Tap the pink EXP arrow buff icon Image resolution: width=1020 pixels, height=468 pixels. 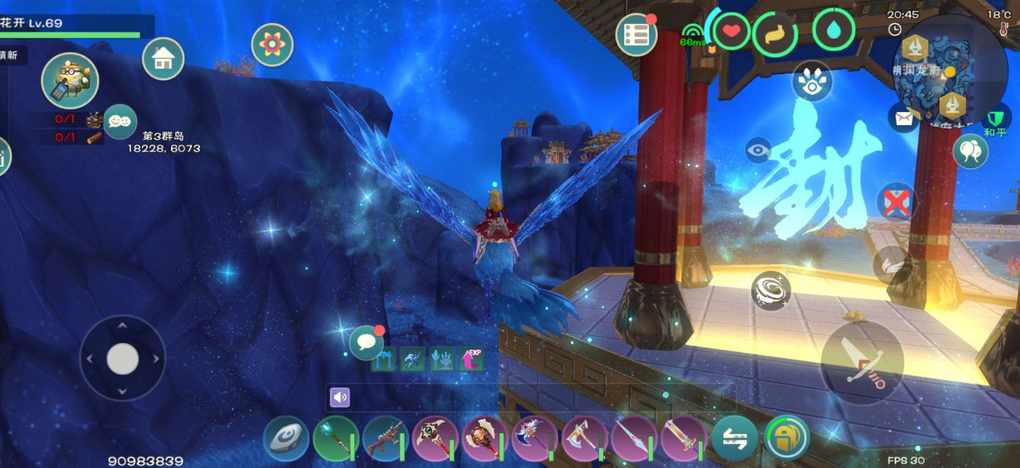tap(471, 359)
